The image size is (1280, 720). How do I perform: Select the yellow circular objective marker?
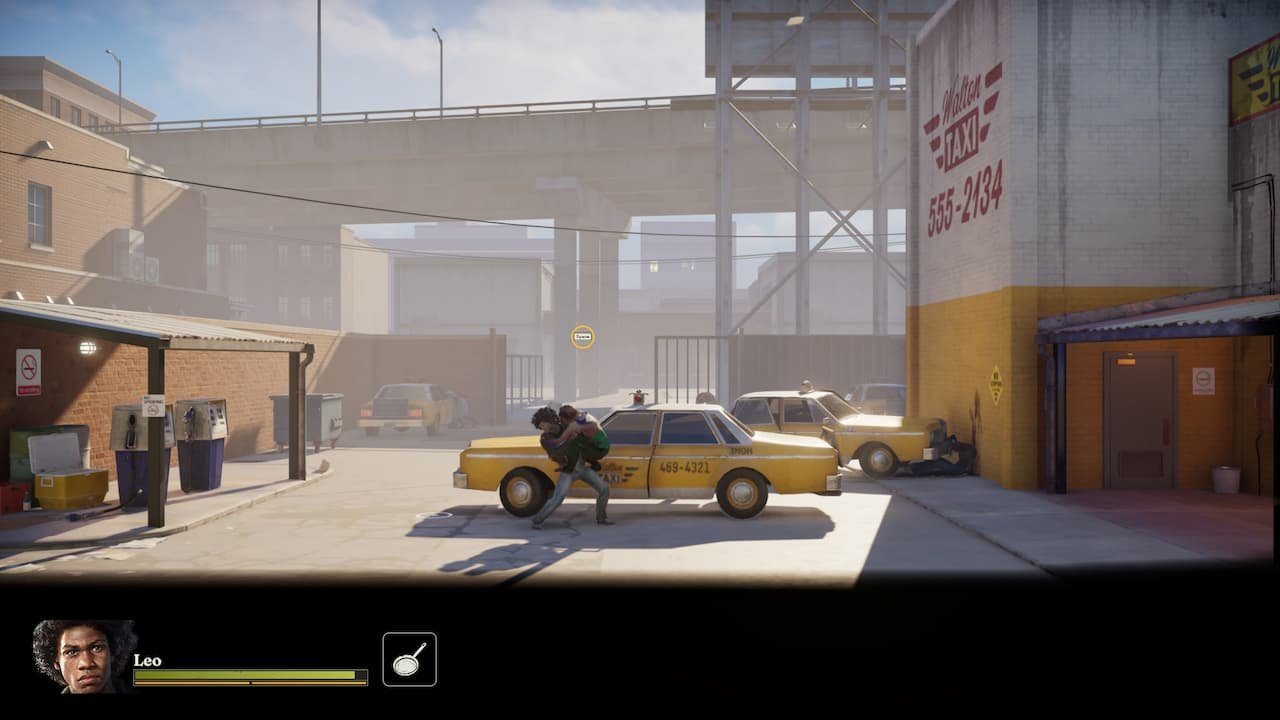583,337
